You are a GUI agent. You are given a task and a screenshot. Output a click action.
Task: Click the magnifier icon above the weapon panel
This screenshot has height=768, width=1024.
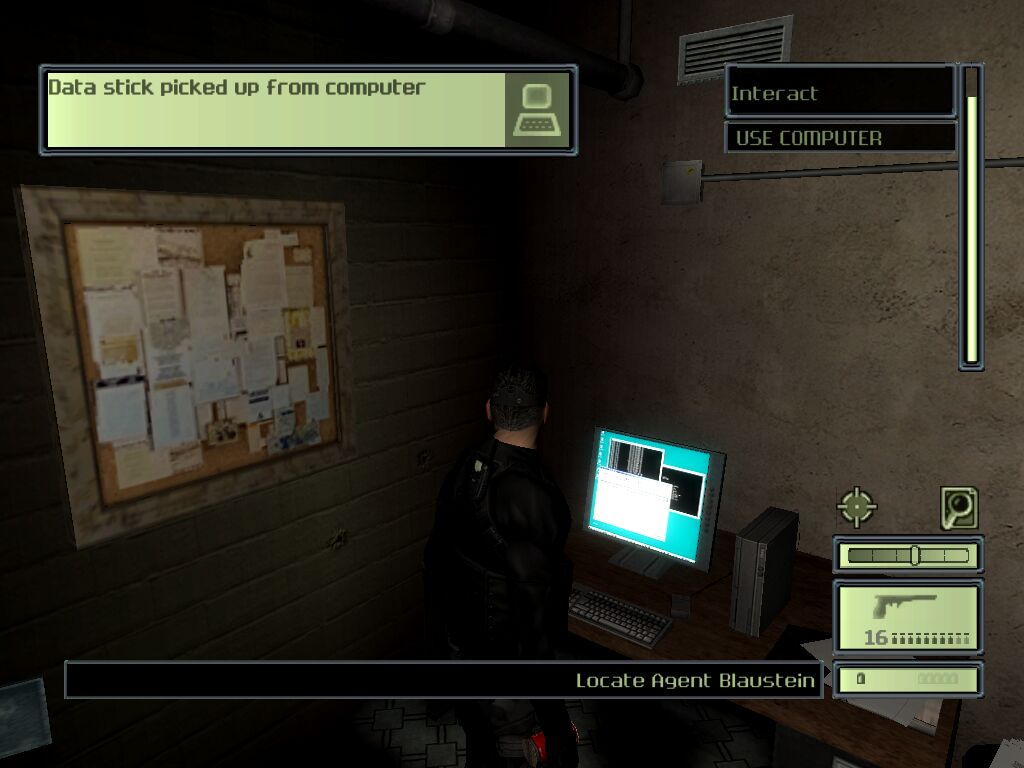[x=958, y=508]
